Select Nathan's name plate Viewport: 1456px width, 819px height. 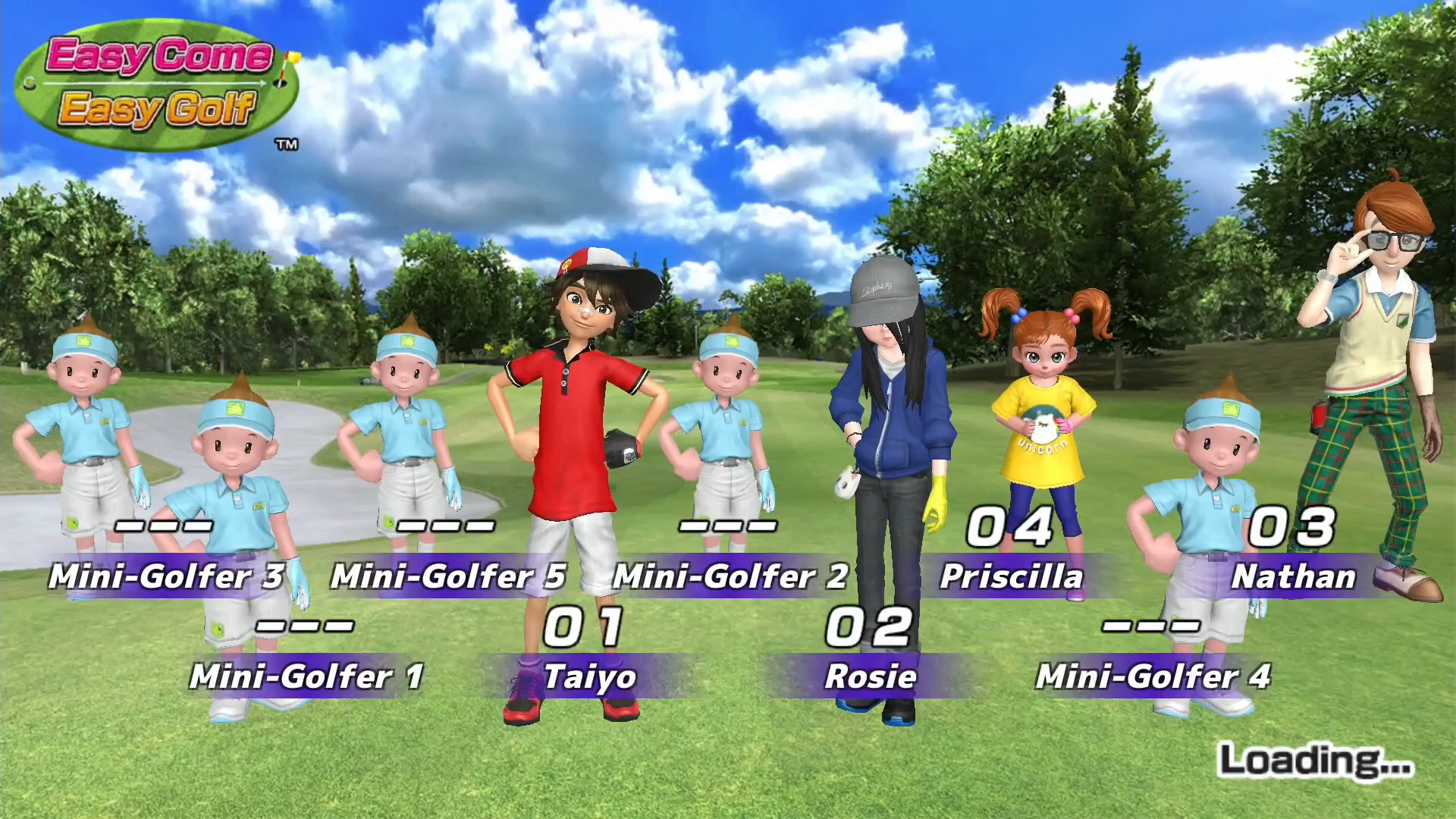(1294, 576)
